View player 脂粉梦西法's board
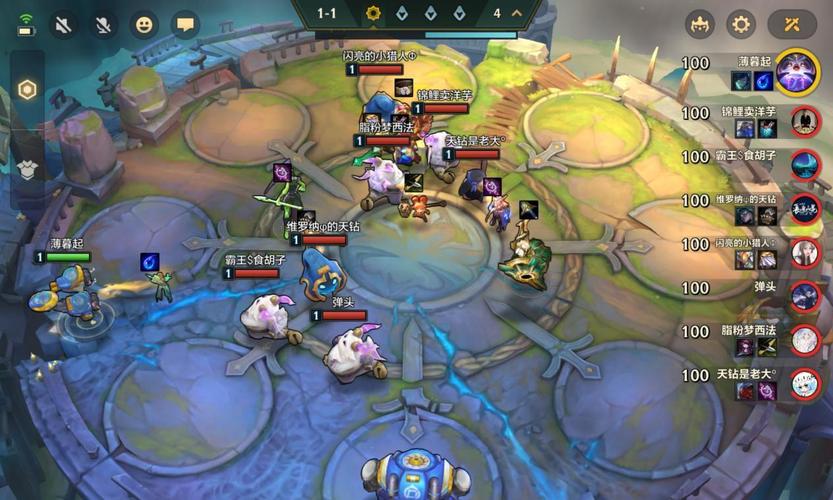This screenshot has height=500, width=833. click(x=804, y=340)
